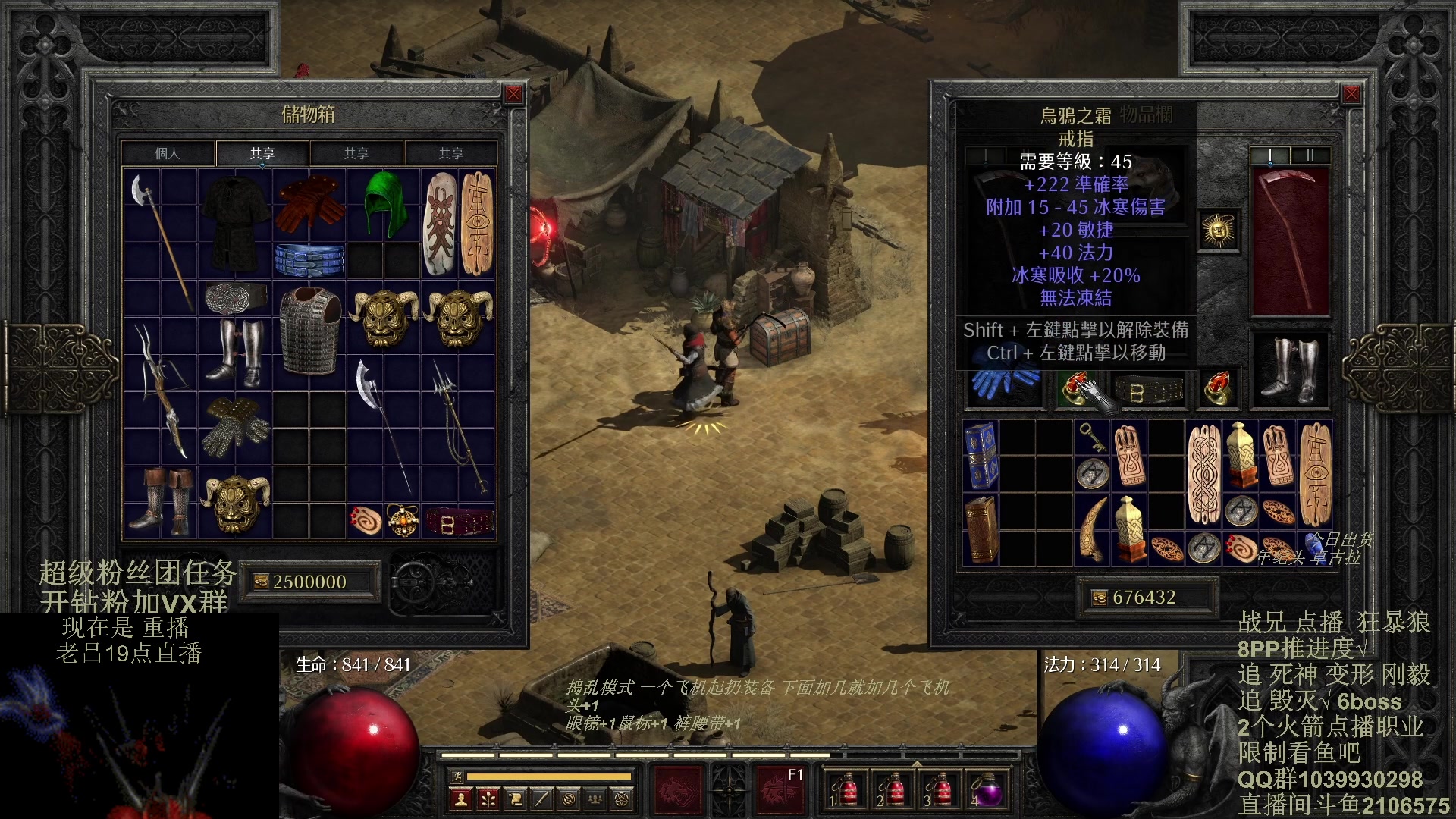Select the equipped scythe weapon slot

click(1289, 239)
